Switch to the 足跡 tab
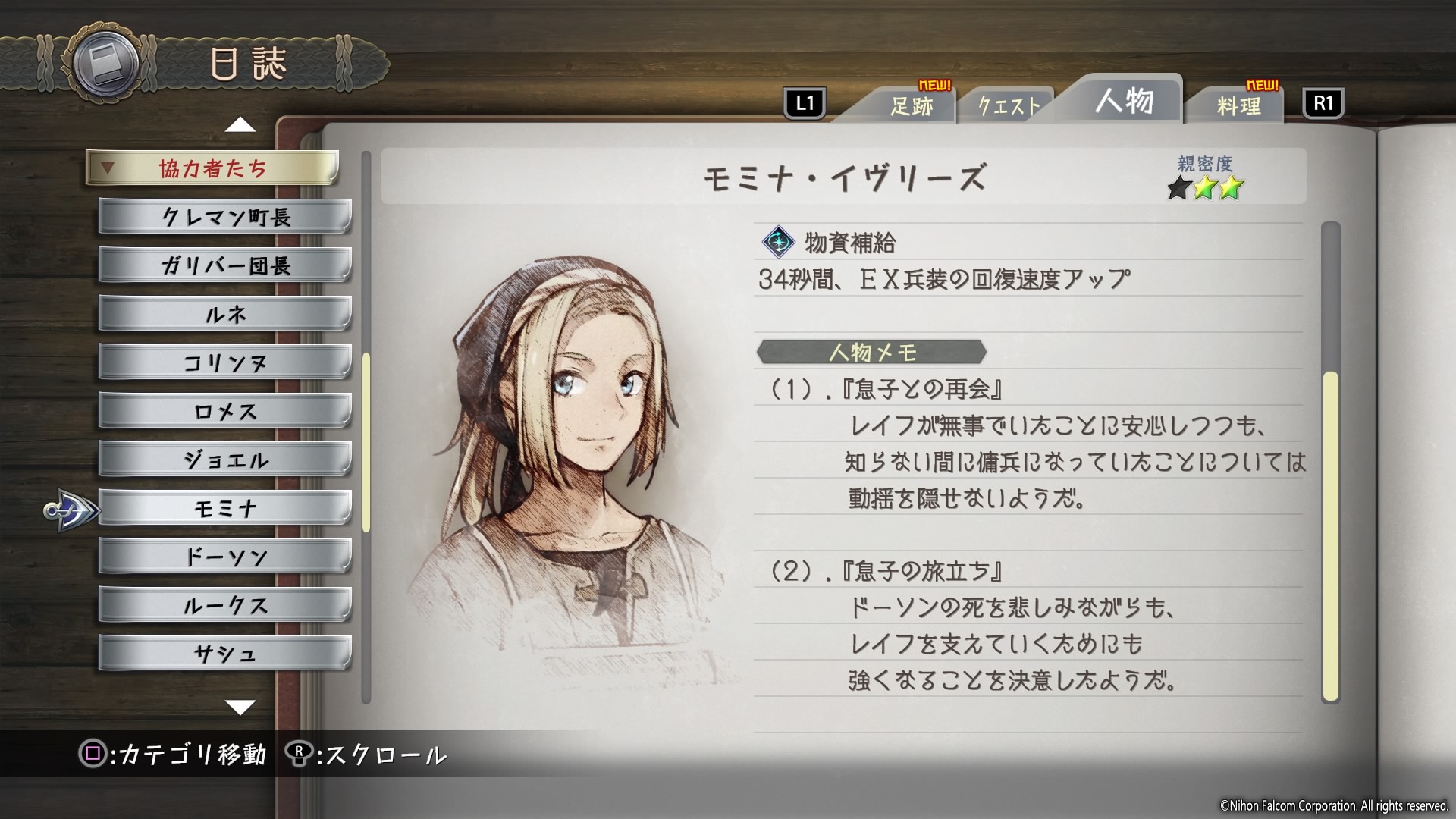This screenshot has height=819, width=1456. coord(911,106)
